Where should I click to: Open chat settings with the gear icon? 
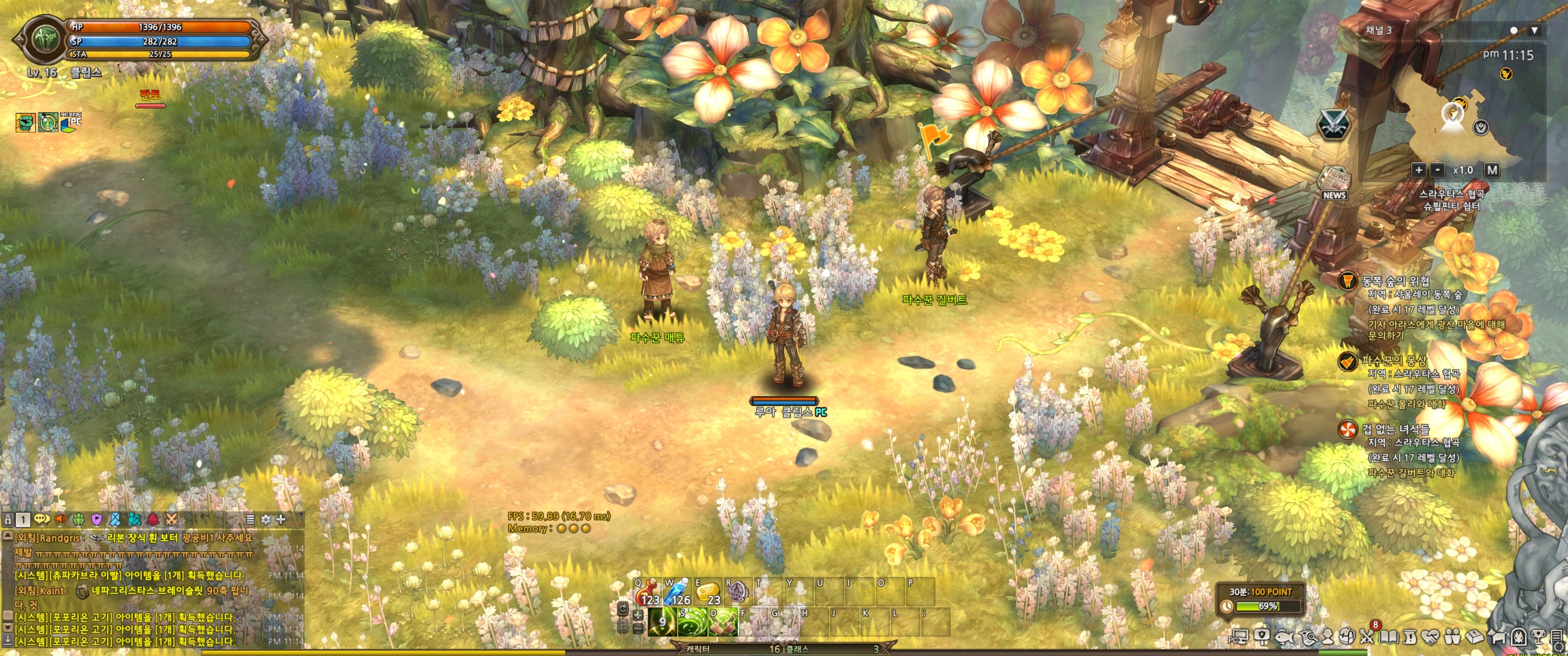(x=265, y=519)
